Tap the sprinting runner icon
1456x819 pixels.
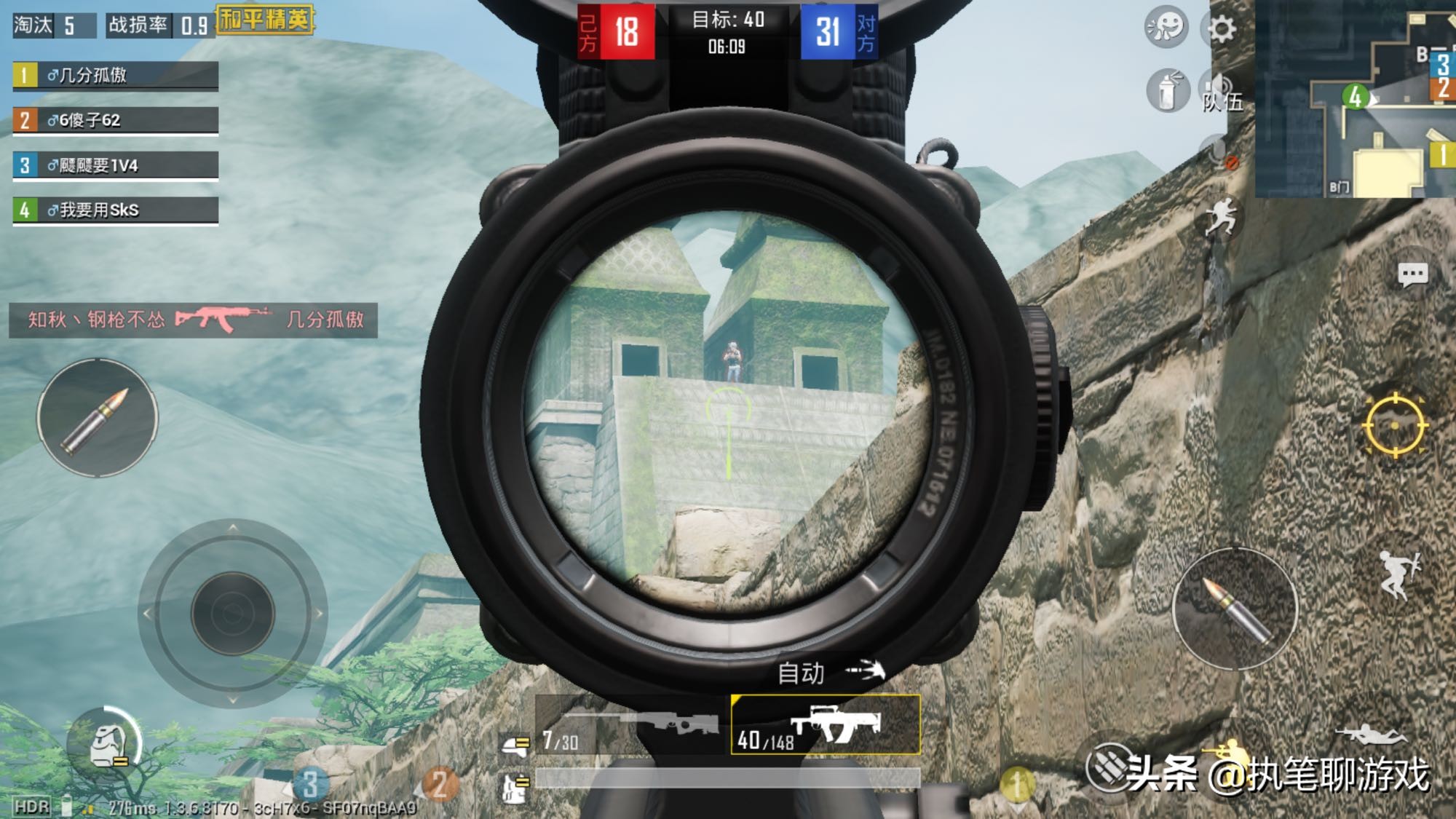[x=1221, y=215]
